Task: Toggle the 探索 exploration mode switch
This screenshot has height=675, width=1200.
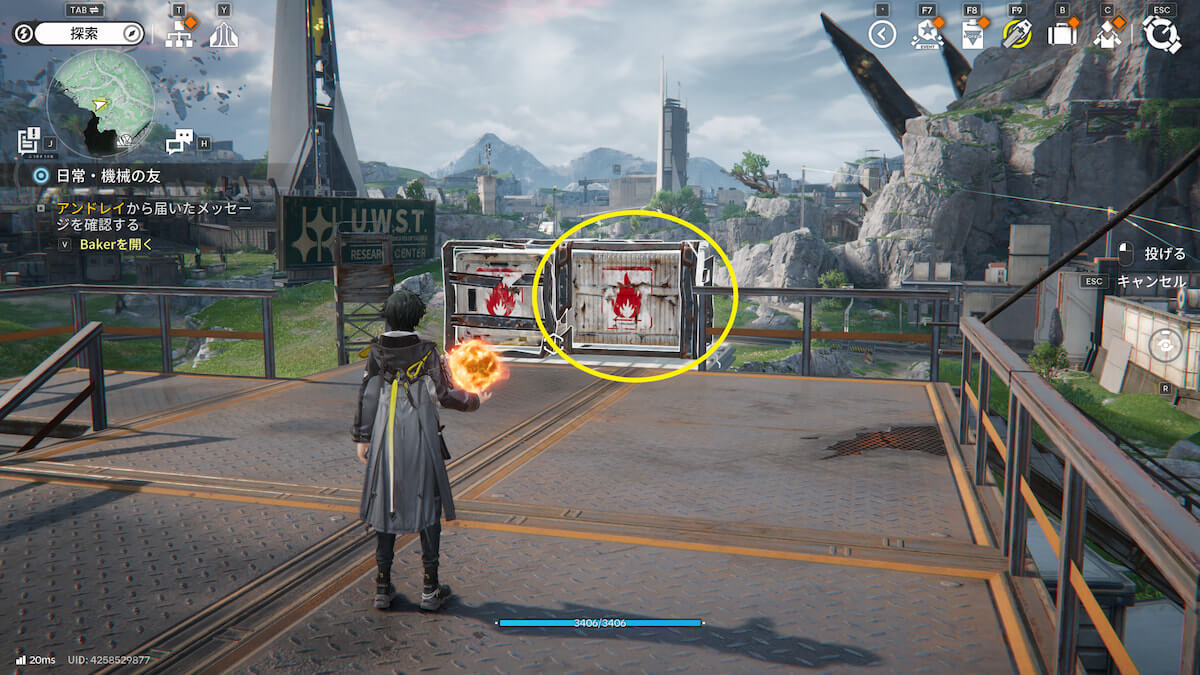Action: [x=84, y=34]
